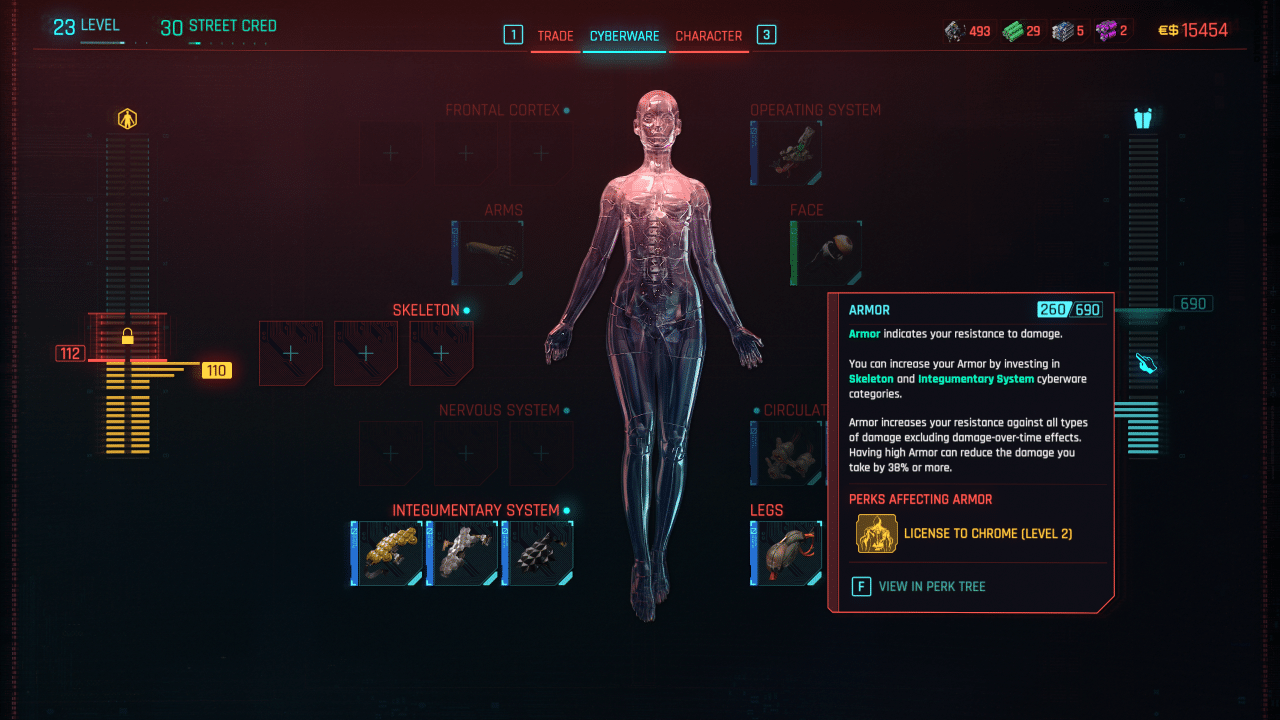Select the yellow armor icon above the armor bar
This screenshot has width=1280, height=720.
128,117
